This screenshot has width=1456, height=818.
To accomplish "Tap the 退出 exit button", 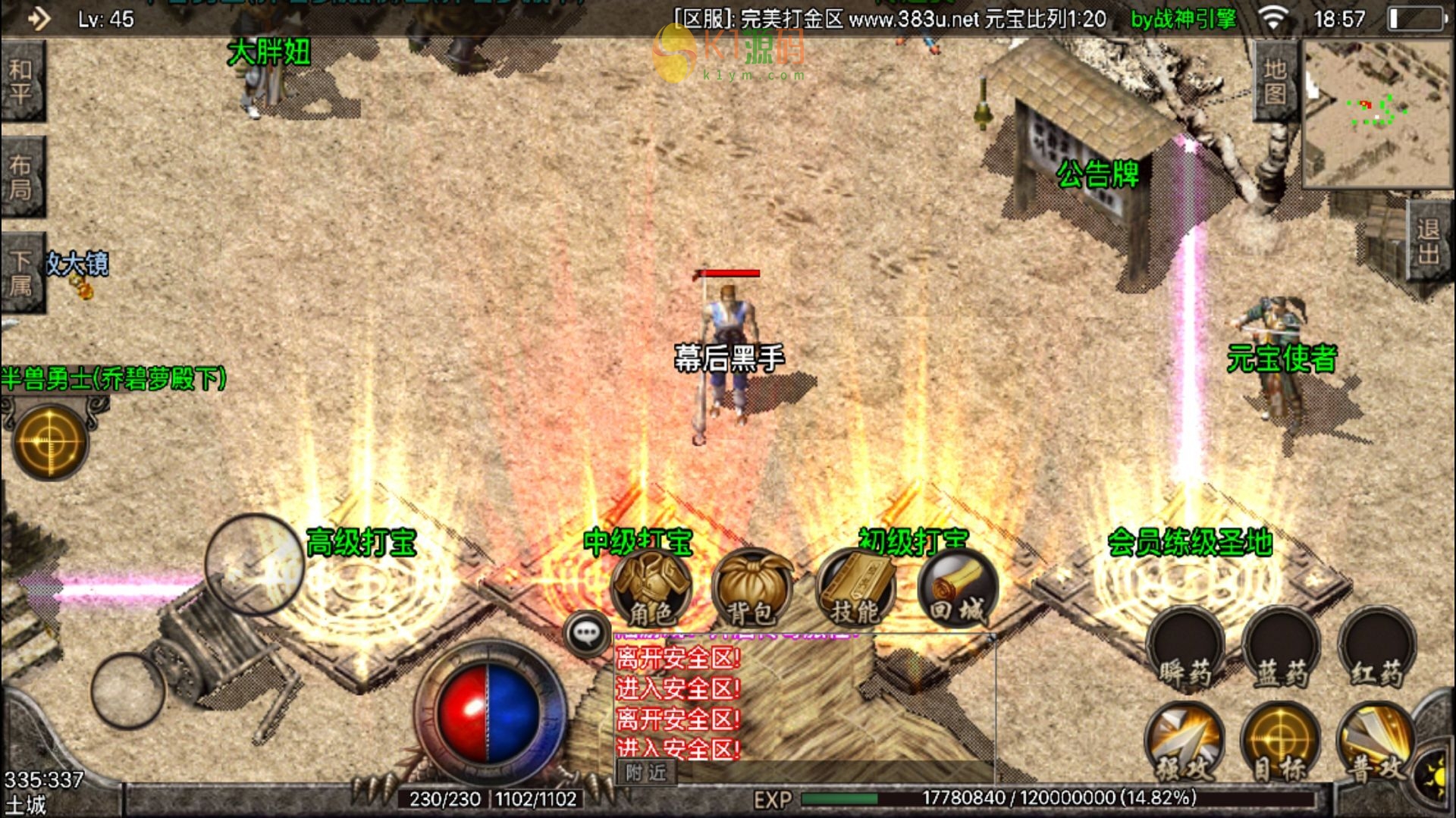I will (1429, 241).
